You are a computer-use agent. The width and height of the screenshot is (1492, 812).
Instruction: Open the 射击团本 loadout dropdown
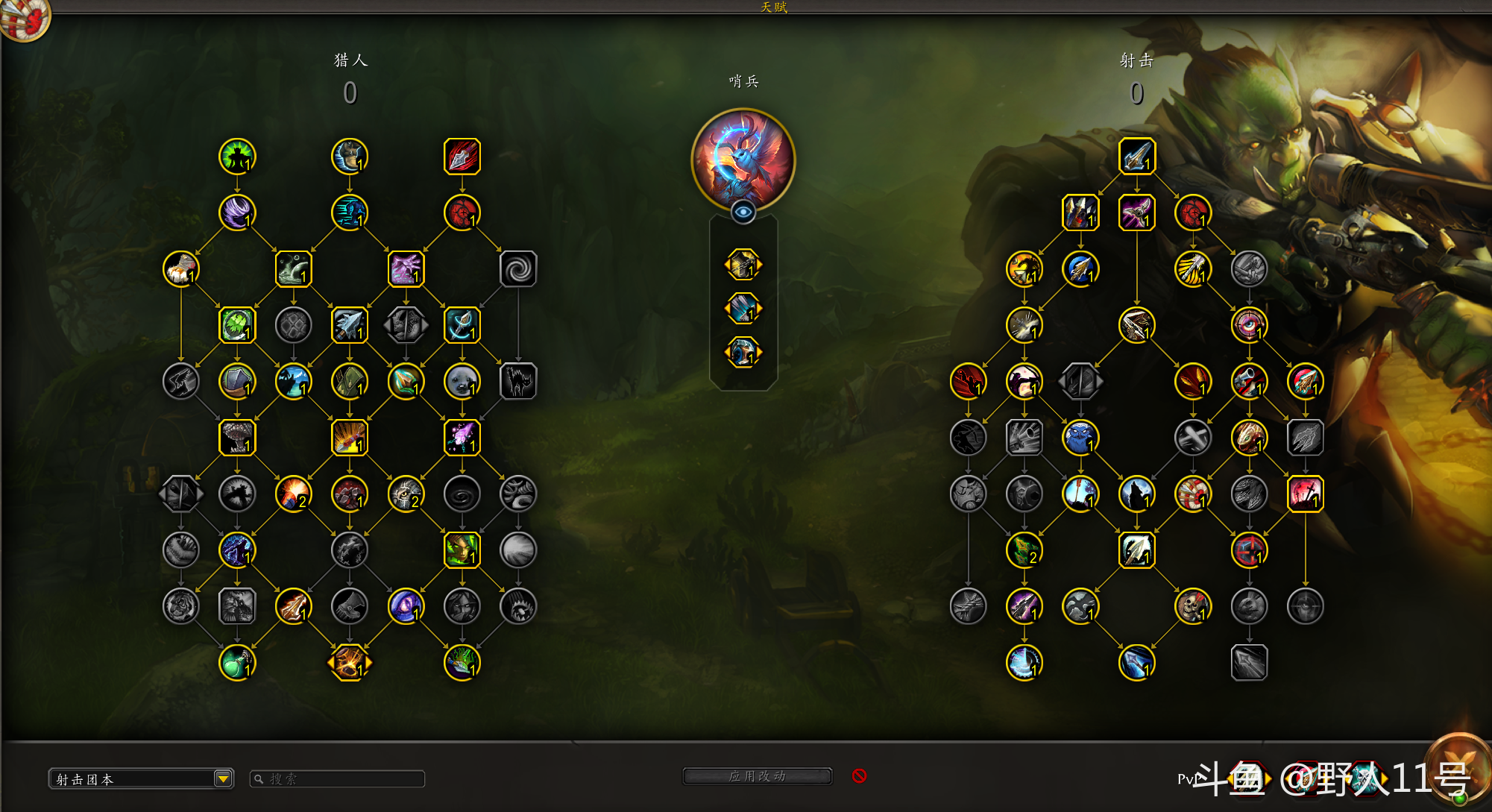(222, 779)
